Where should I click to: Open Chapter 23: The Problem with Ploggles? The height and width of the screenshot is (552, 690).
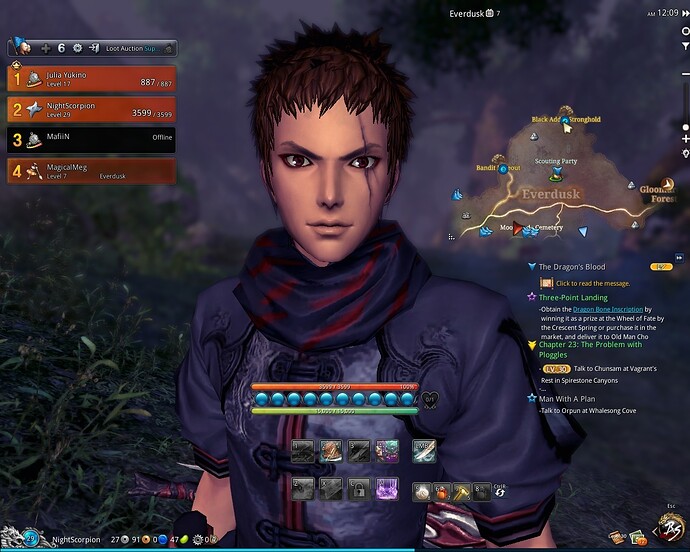[x=590, y=345]
